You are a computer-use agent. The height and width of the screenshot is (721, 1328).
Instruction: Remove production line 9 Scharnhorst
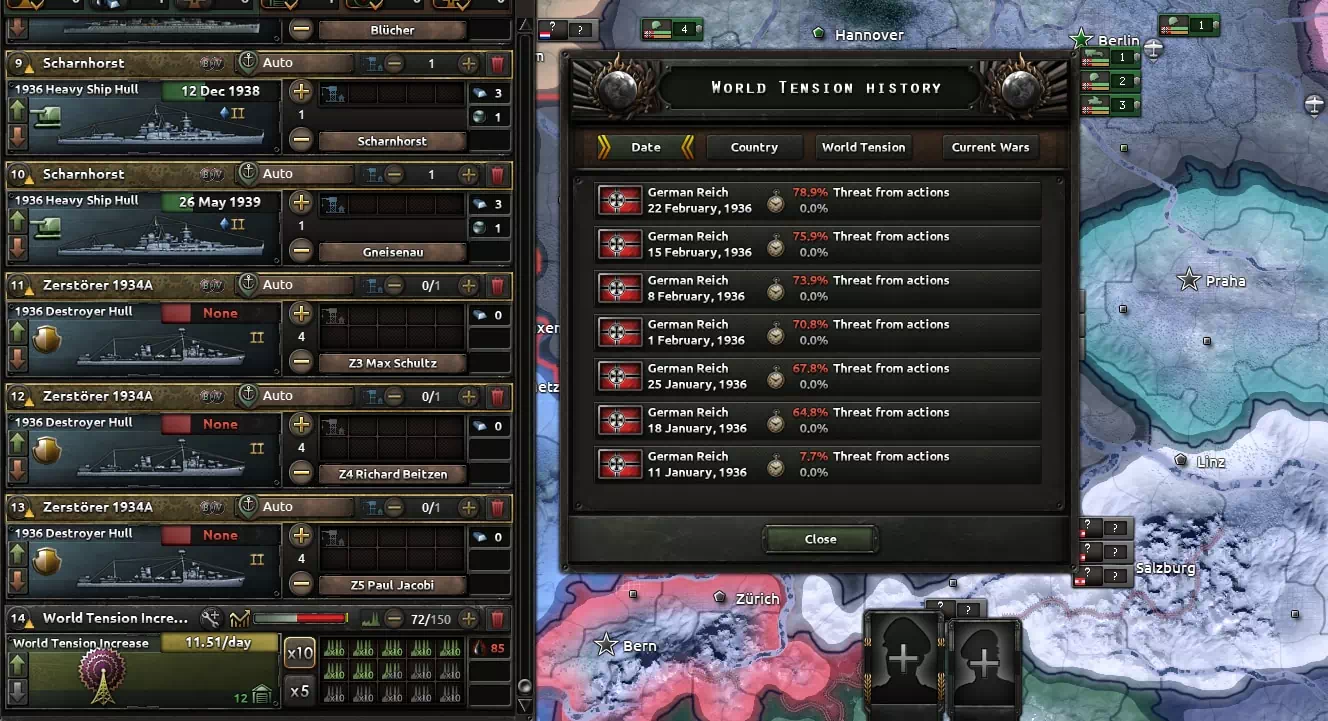point(497,63)
